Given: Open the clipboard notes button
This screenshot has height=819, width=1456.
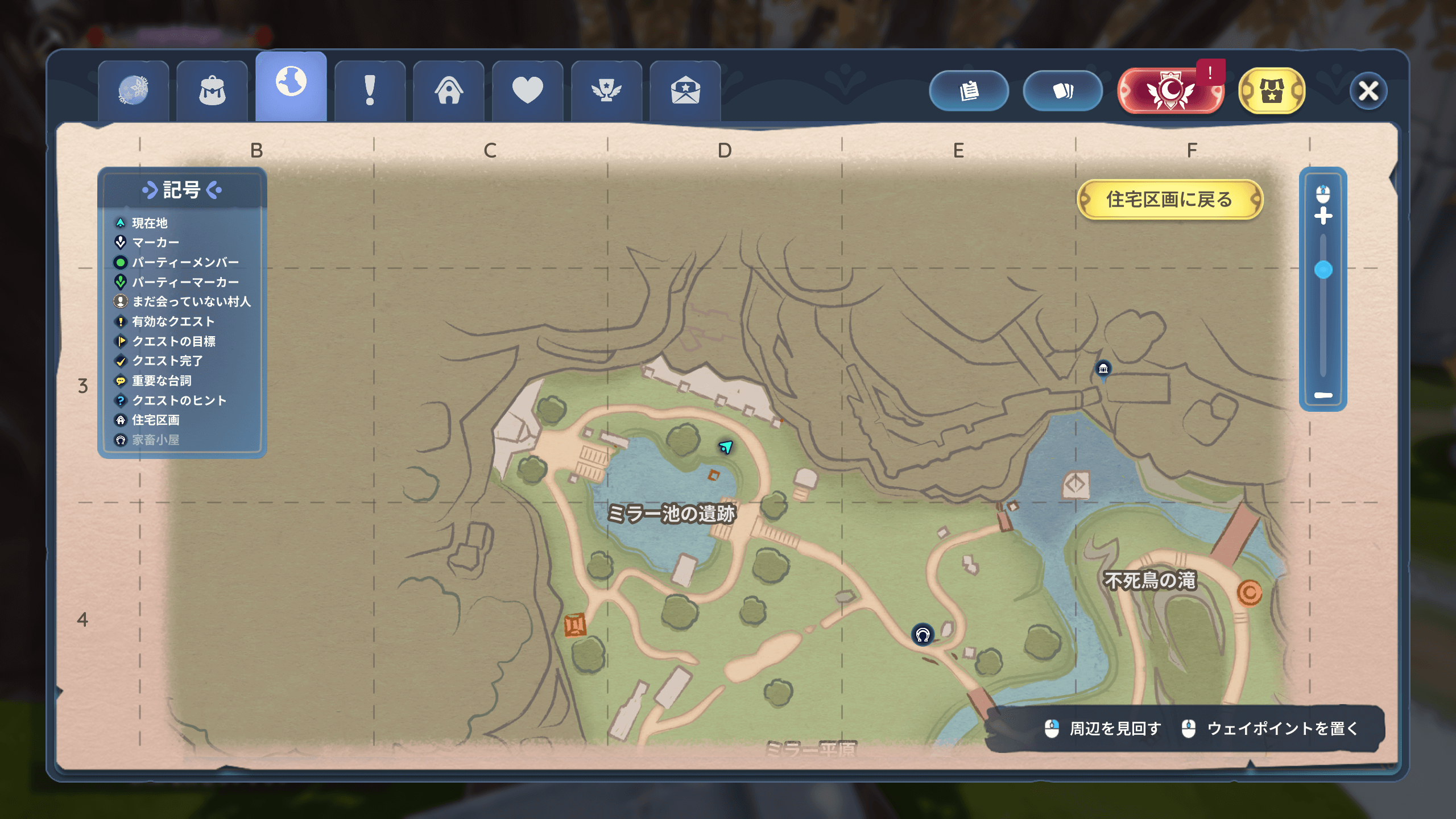Looking at the screenshot, I should click(969, 91).
